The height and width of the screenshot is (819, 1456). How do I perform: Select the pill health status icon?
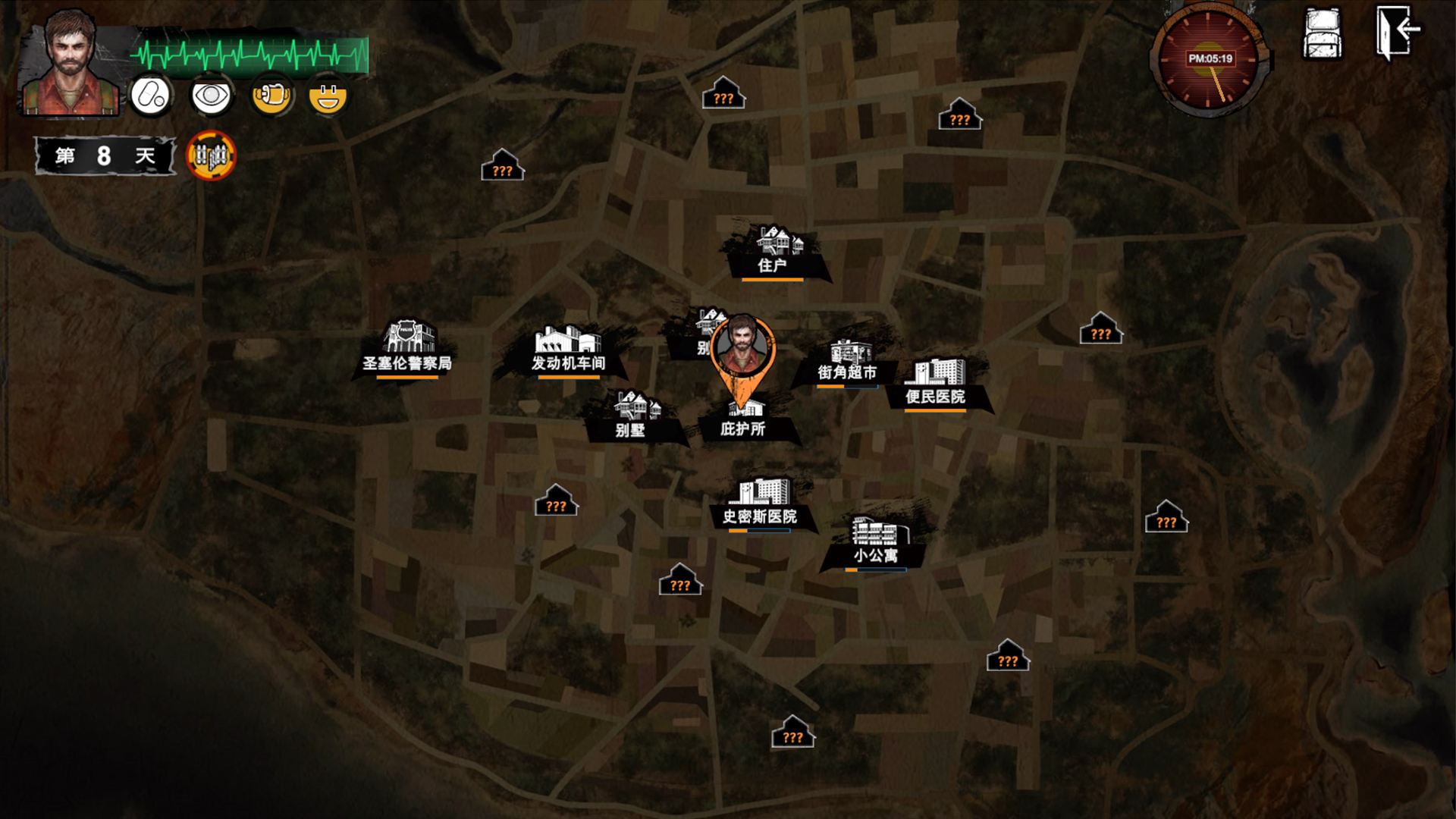151,96
